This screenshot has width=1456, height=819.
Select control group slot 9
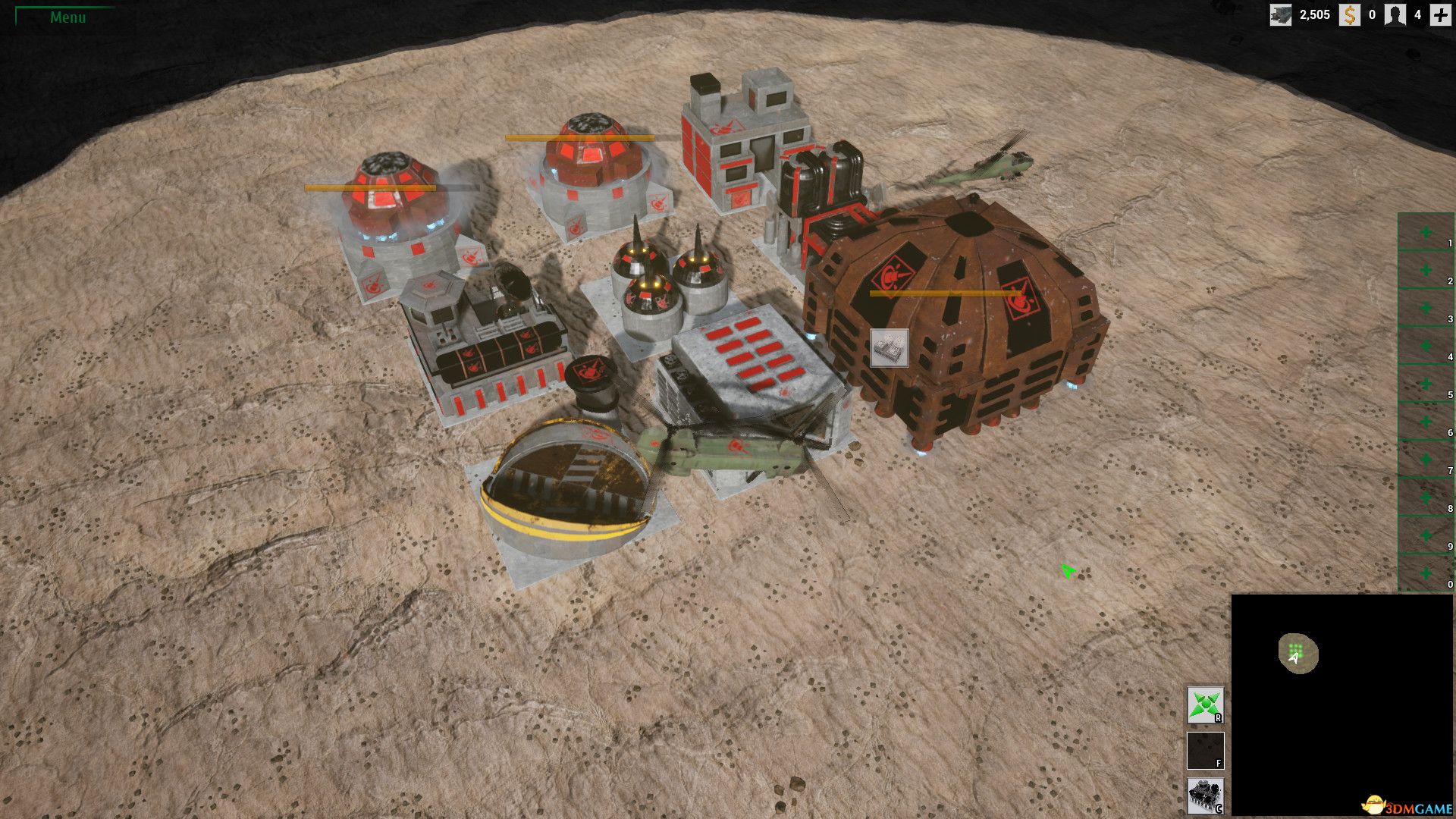tap(1426, 535)
